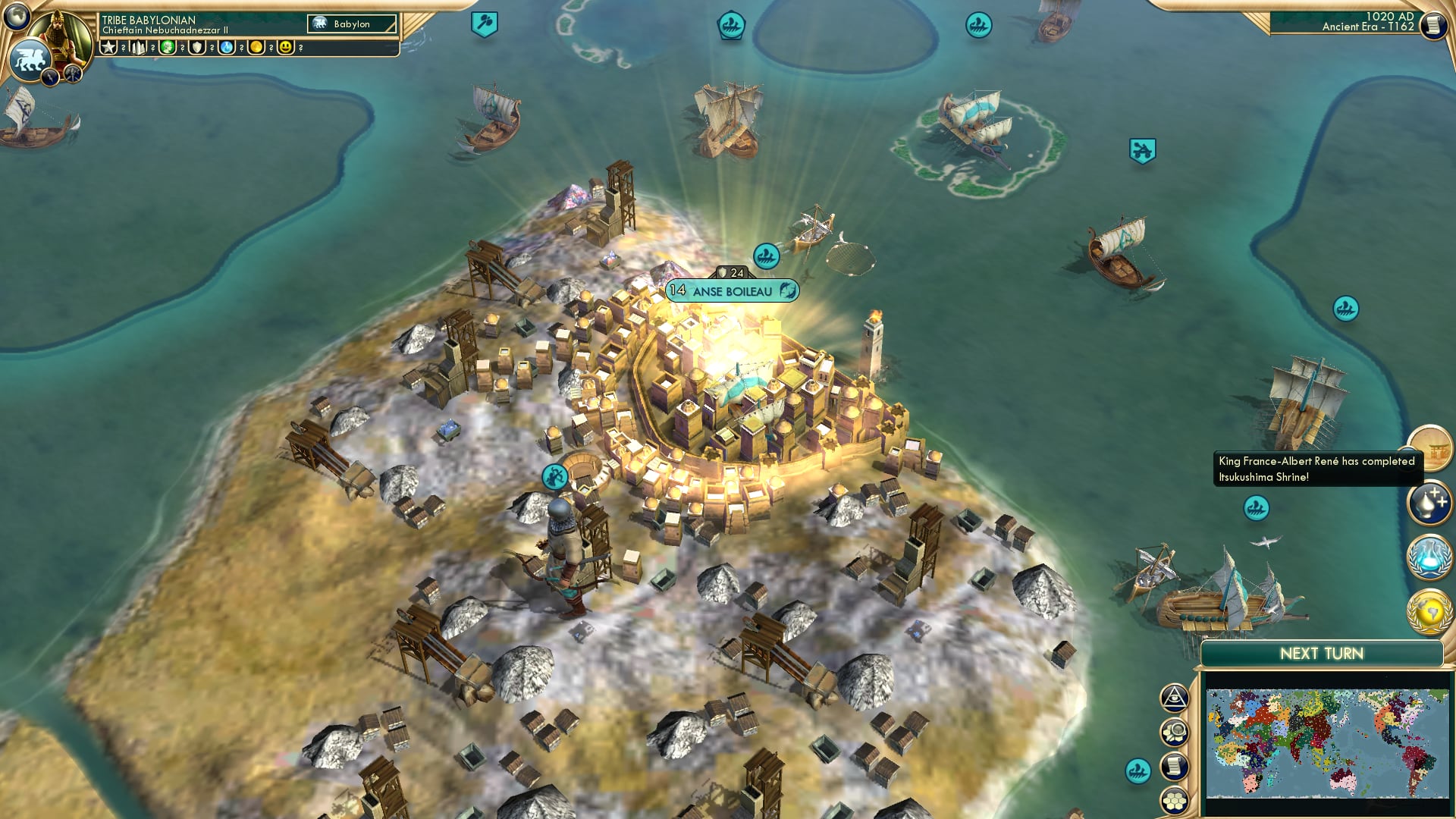Expand the score star details
Screen dimensions: 1456x819
[108, 47]
